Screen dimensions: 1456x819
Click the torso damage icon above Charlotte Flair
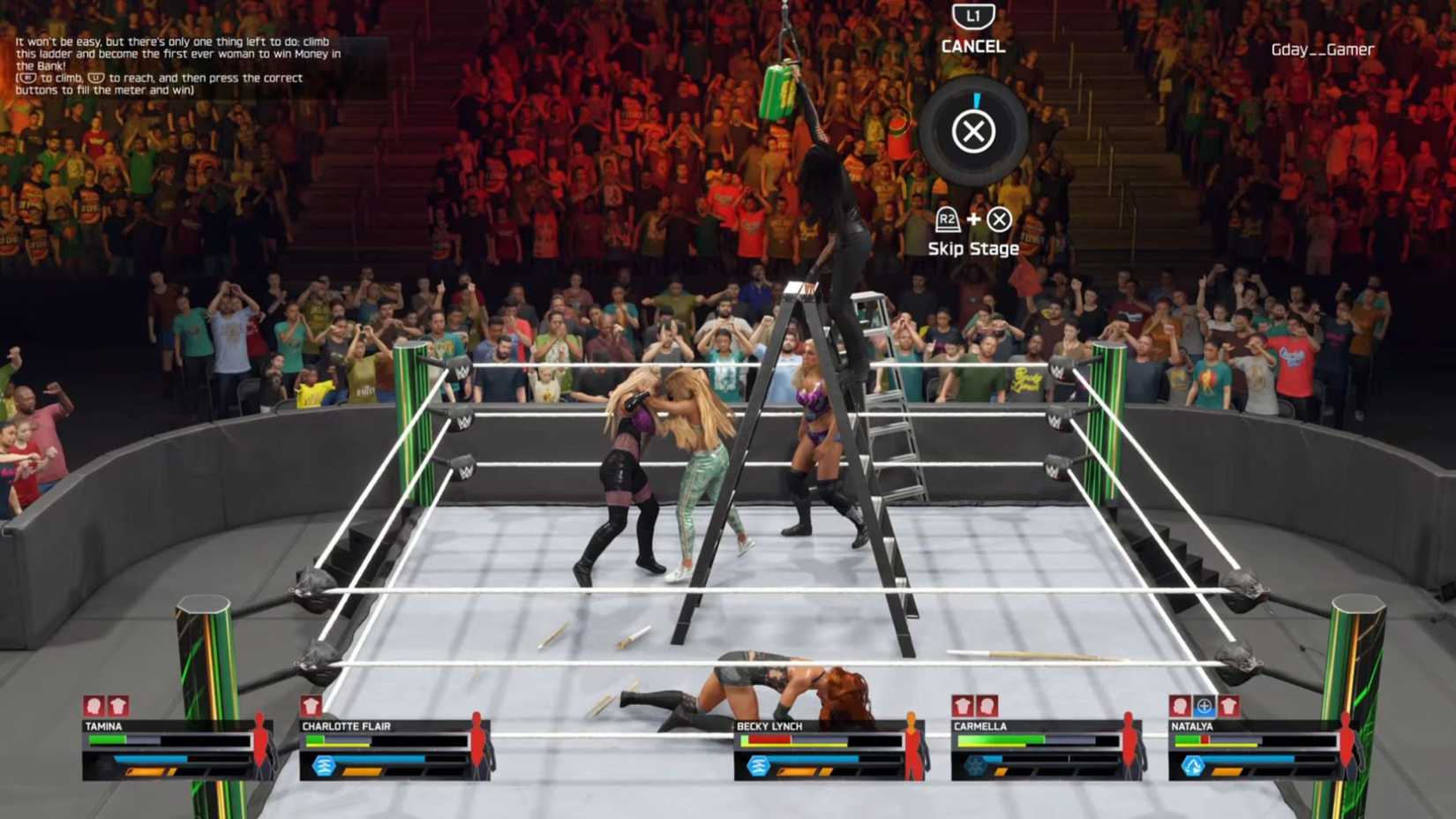coord(311,704)
